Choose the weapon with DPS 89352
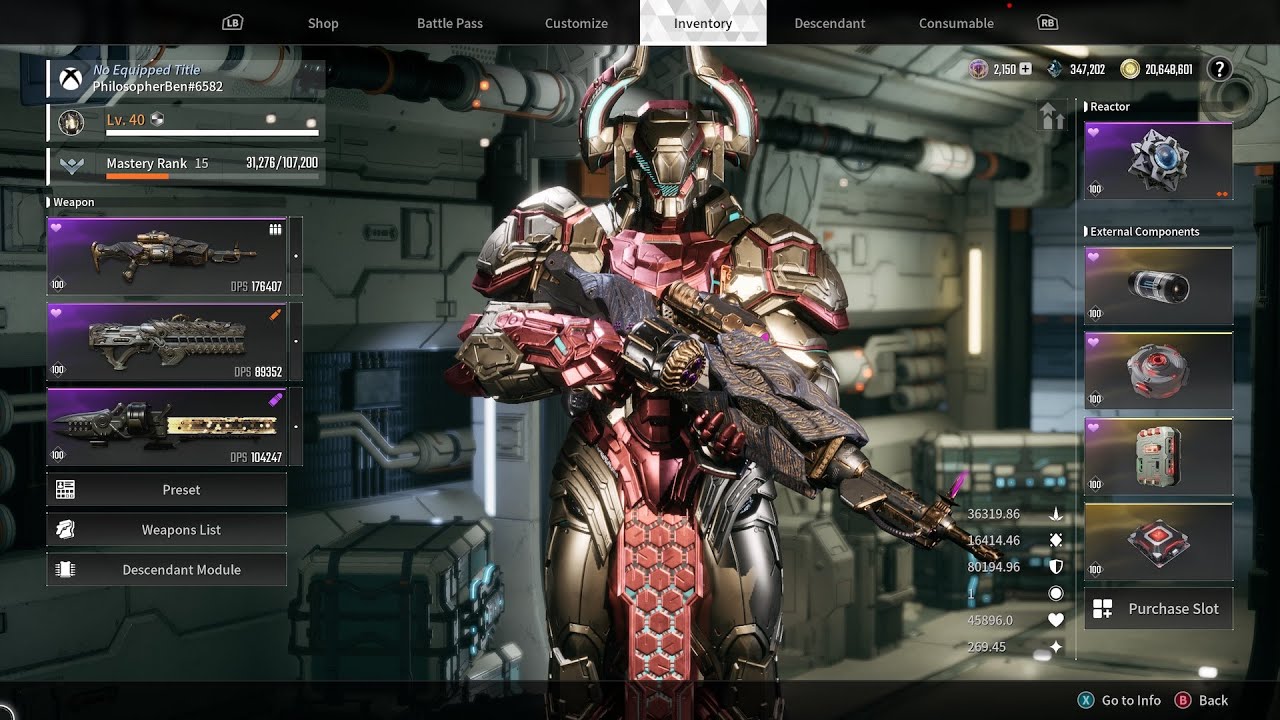The height and width of the screenshot is (720, 1280). pyautogui.click(x=167, y=342)
